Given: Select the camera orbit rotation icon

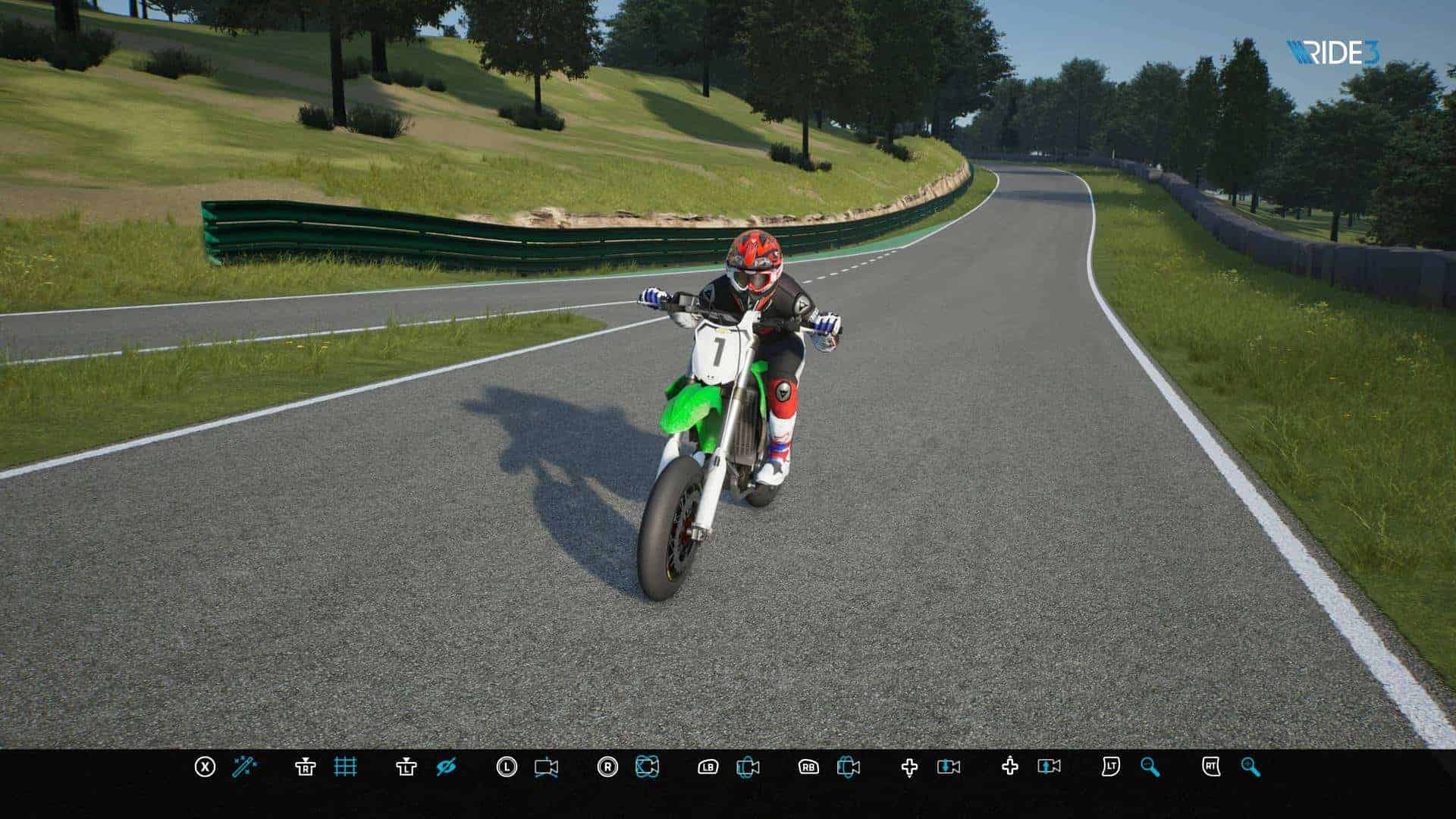Looking at the screenshot, I should 647,767.
